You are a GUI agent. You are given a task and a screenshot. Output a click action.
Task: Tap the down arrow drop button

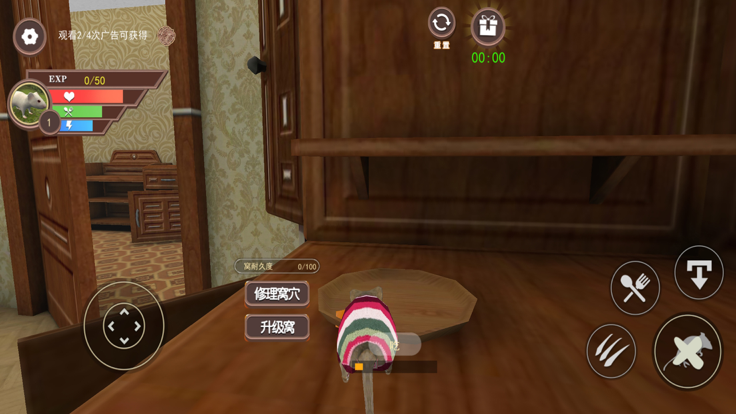click(698, 271)
